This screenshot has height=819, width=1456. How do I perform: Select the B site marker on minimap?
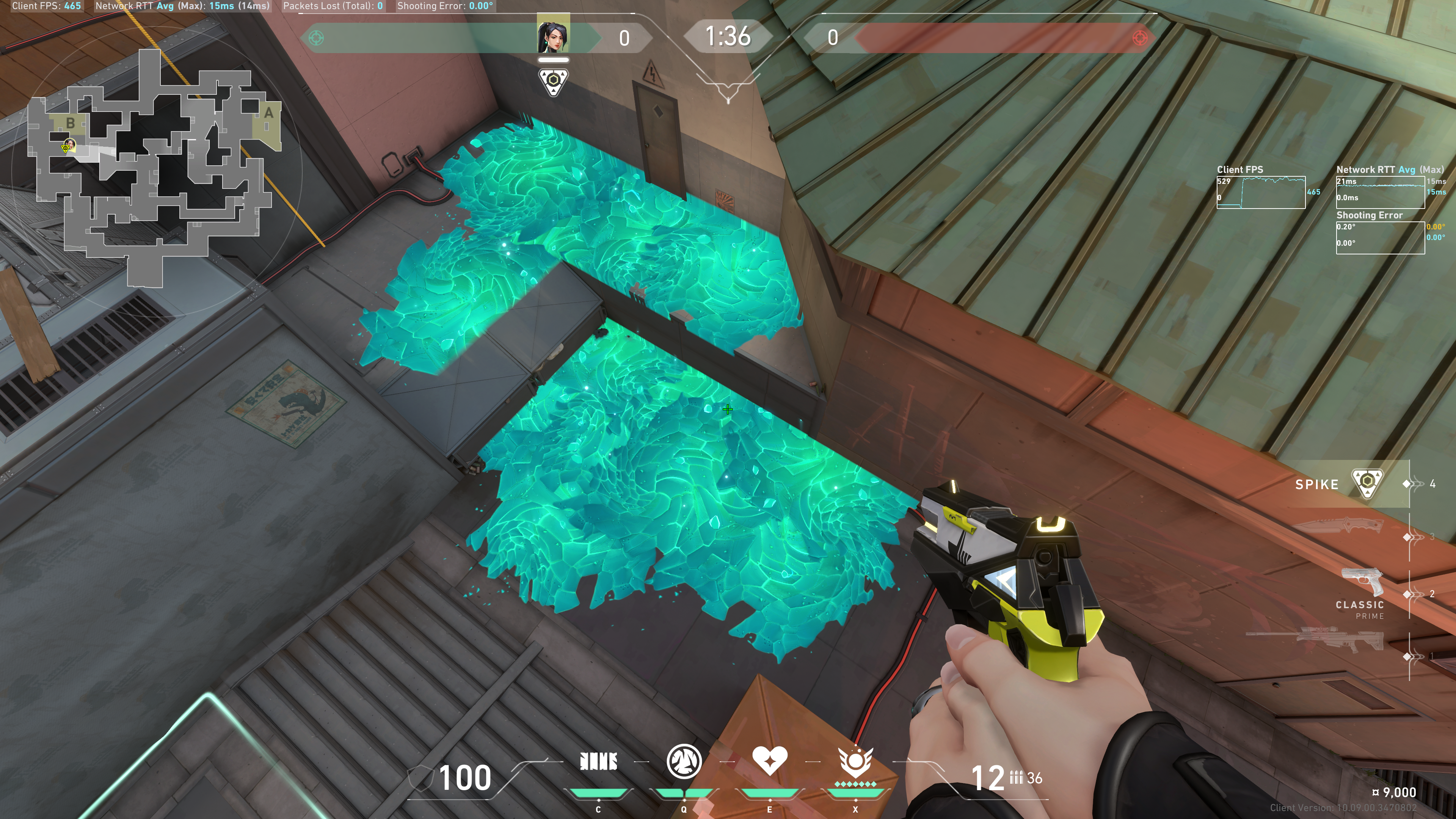[70, 122]
